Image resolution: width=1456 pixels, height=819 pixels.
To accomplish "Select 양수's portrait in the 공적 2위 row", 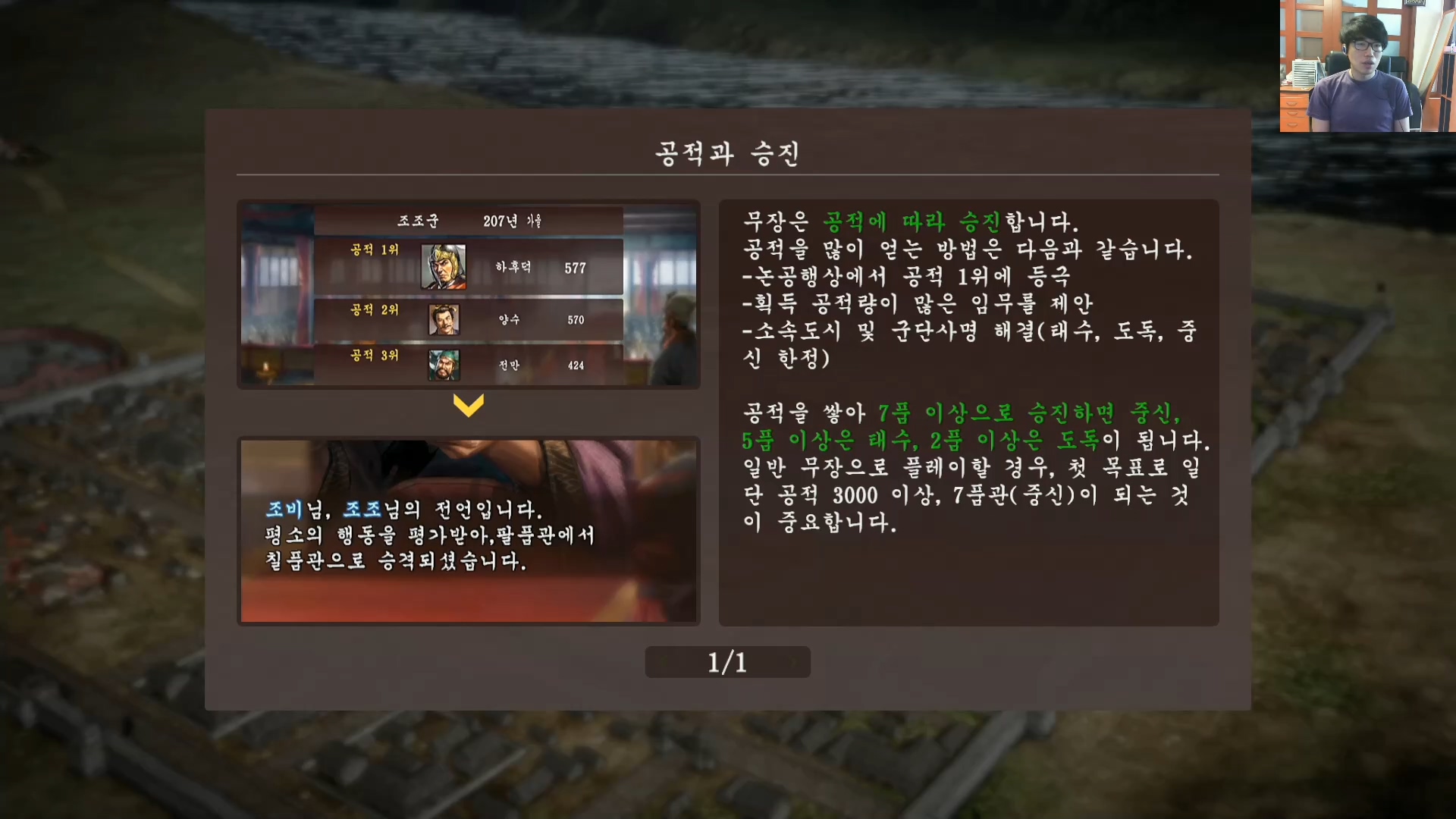I will coord(445,318).
